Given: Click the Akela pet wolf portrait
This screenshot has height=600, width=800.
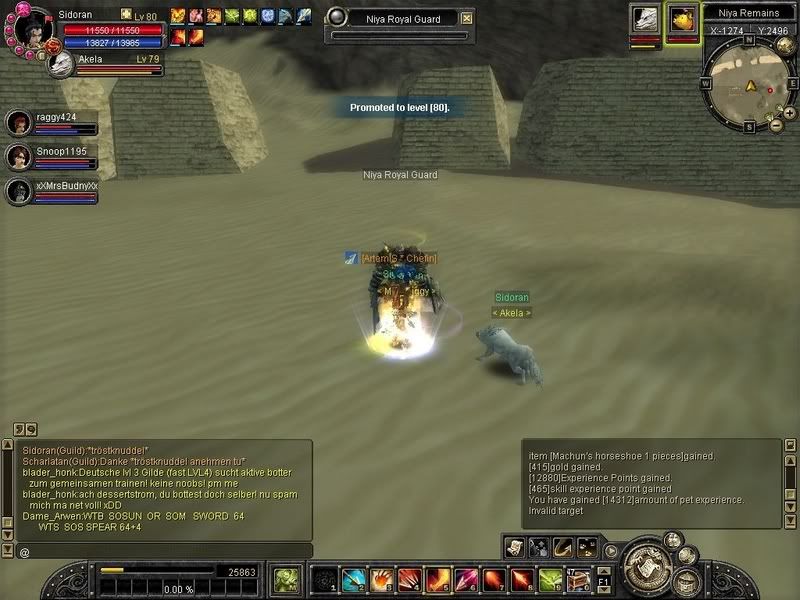Looking at the screenshot, I should [61, 62].
